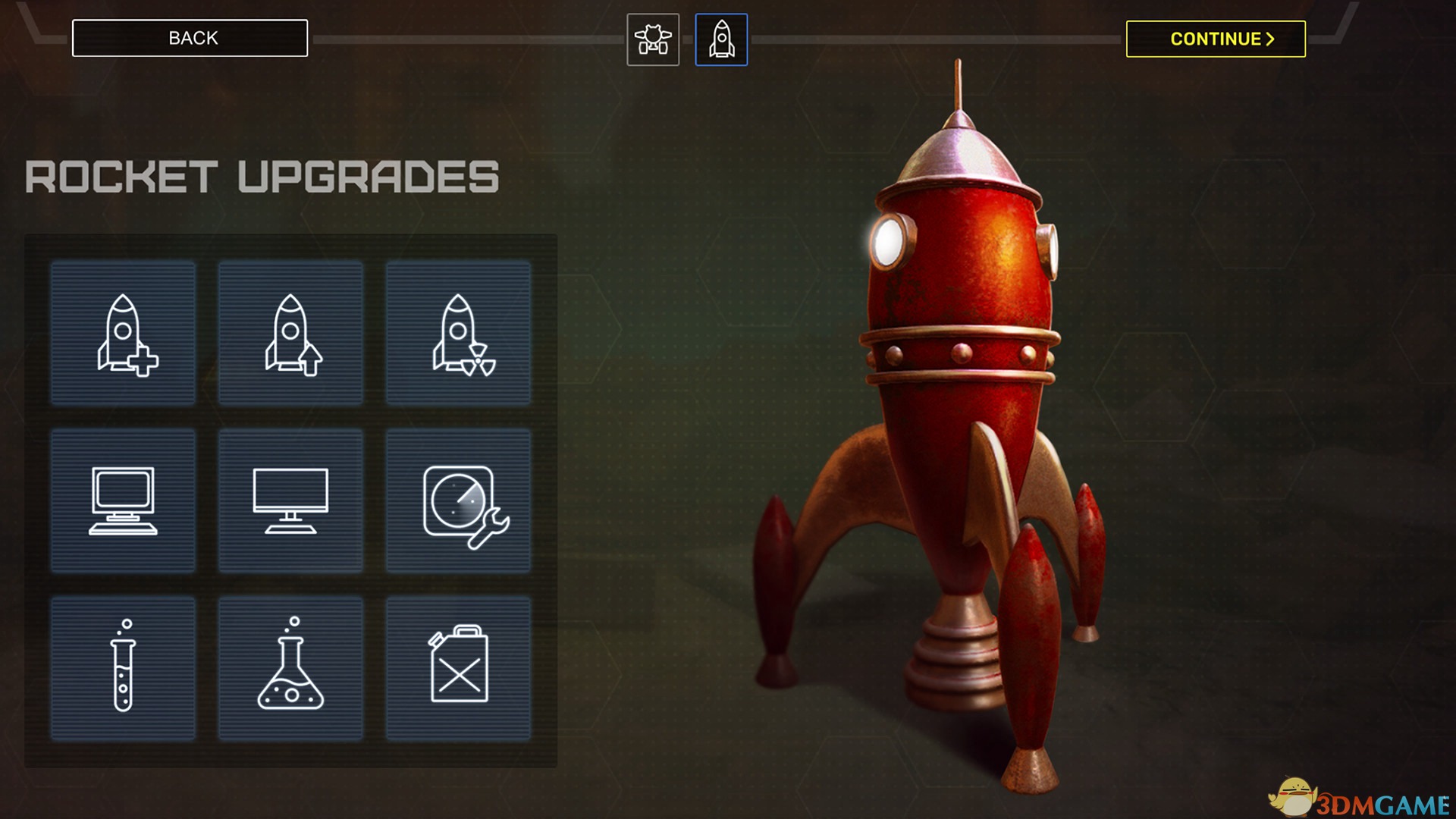
Task: Pick the test tube upgrade tile
Action: 123,667
